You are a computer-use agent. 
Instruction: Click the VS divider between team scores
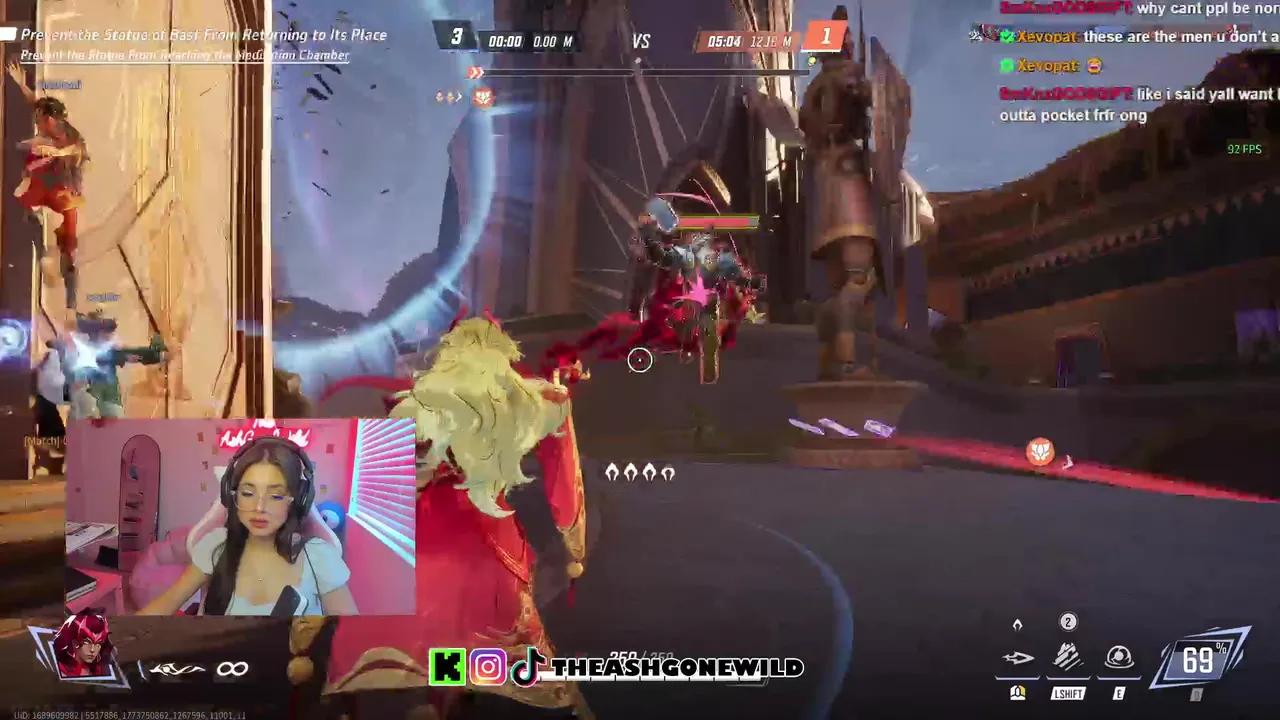tap(641, 40)
